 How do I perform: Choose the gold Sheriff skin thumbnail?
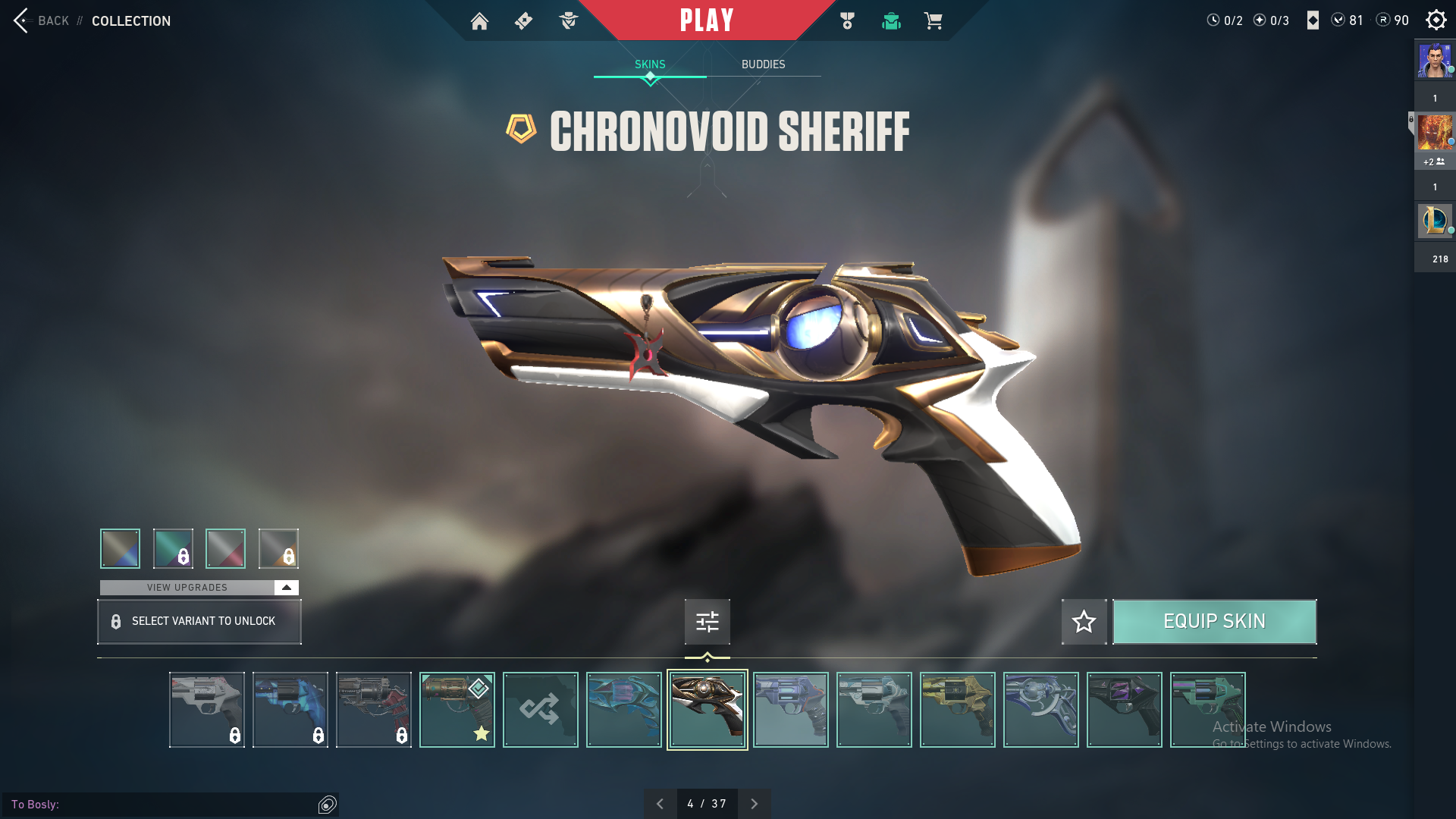click(x=957, y=710)
